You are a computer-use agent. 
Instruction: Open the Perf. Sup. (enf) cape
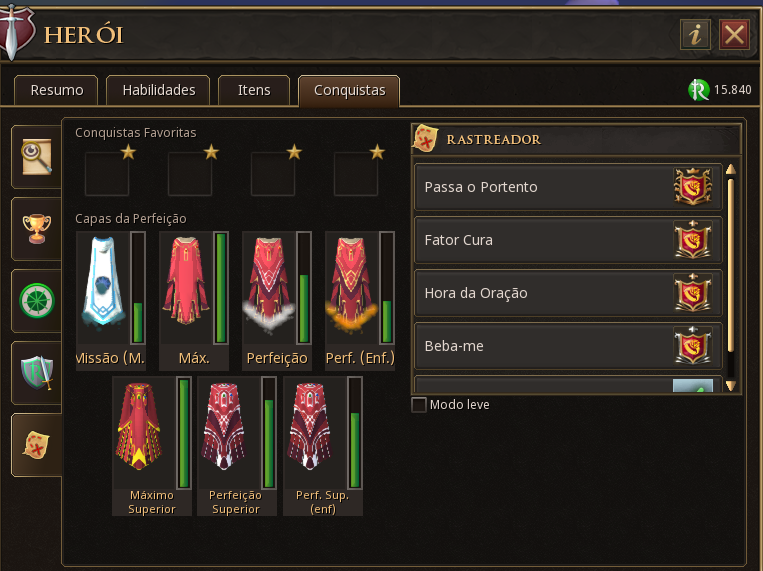[315, 434]
